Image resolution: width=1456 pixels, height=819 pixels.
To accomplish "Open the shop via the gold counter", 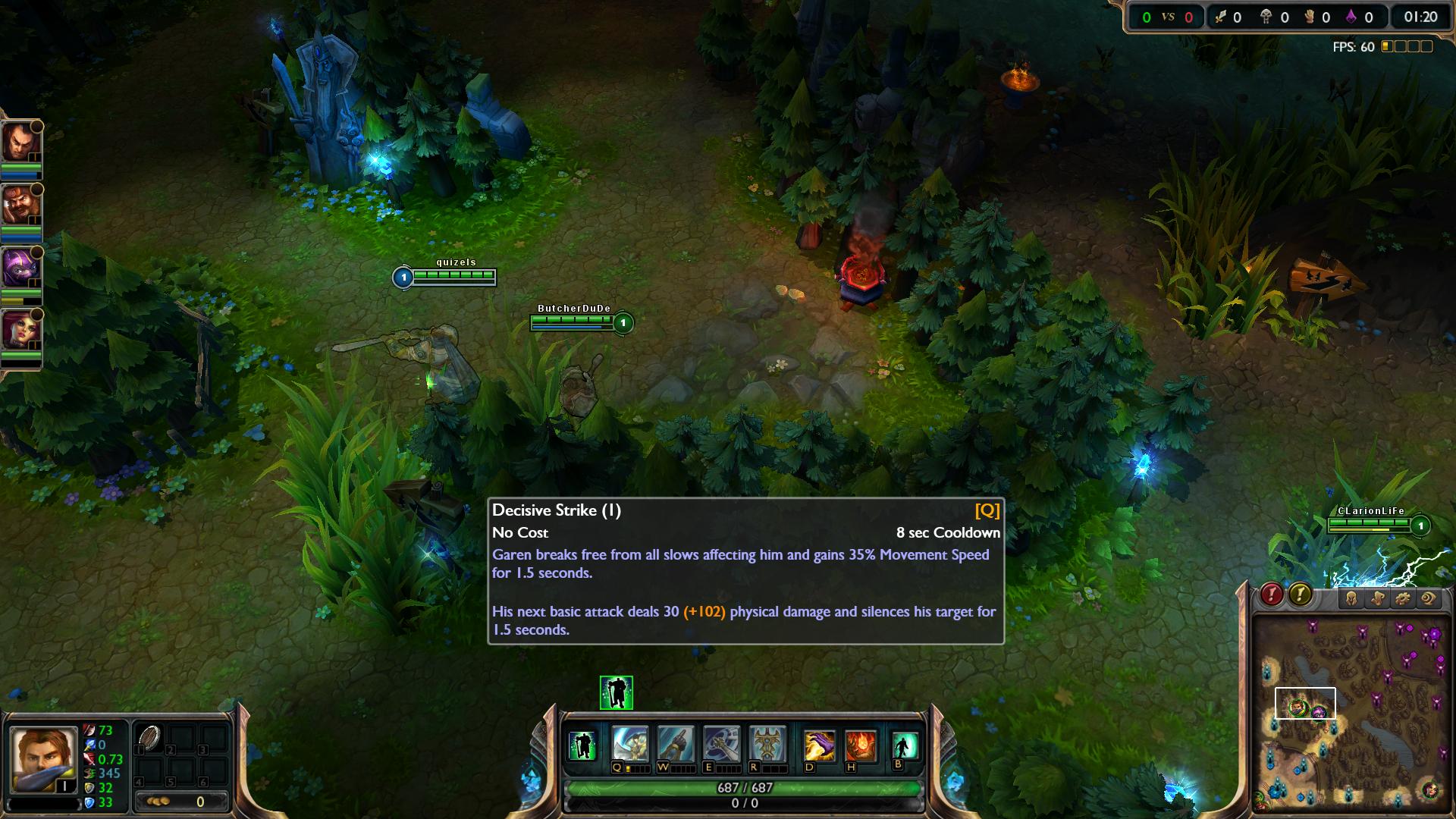I will point(180,802).
